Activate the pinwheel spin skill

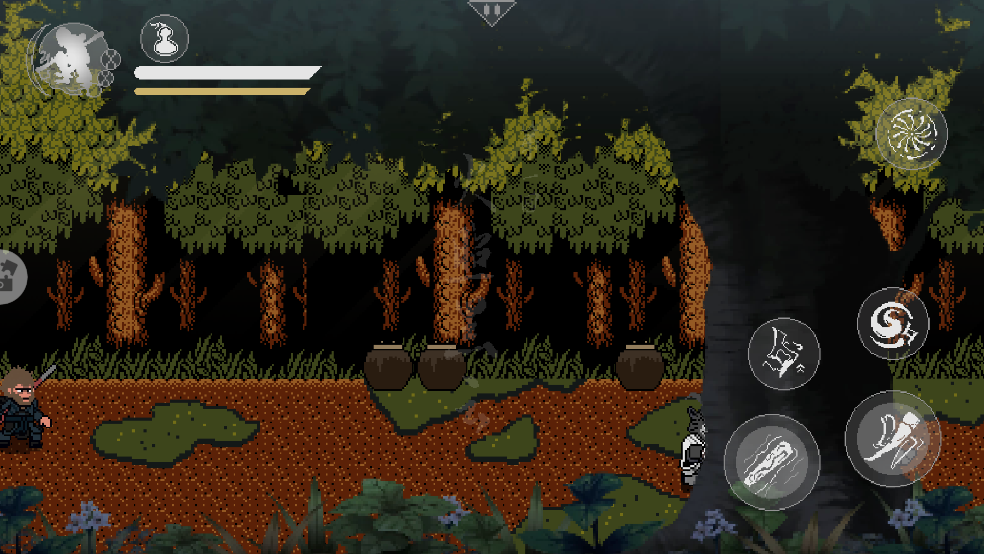pos(910,134)
